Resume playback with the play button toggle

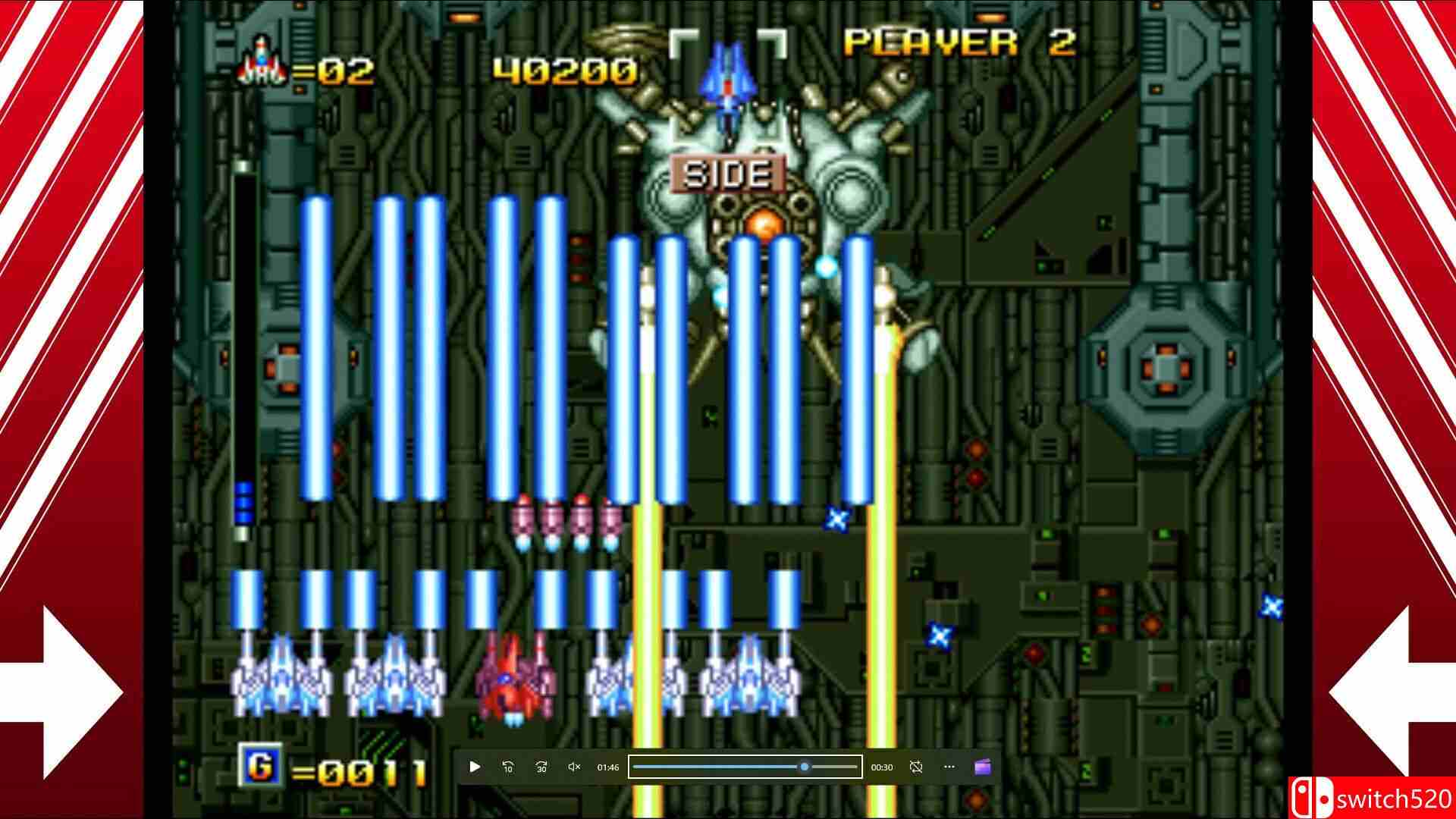(475, 767)
